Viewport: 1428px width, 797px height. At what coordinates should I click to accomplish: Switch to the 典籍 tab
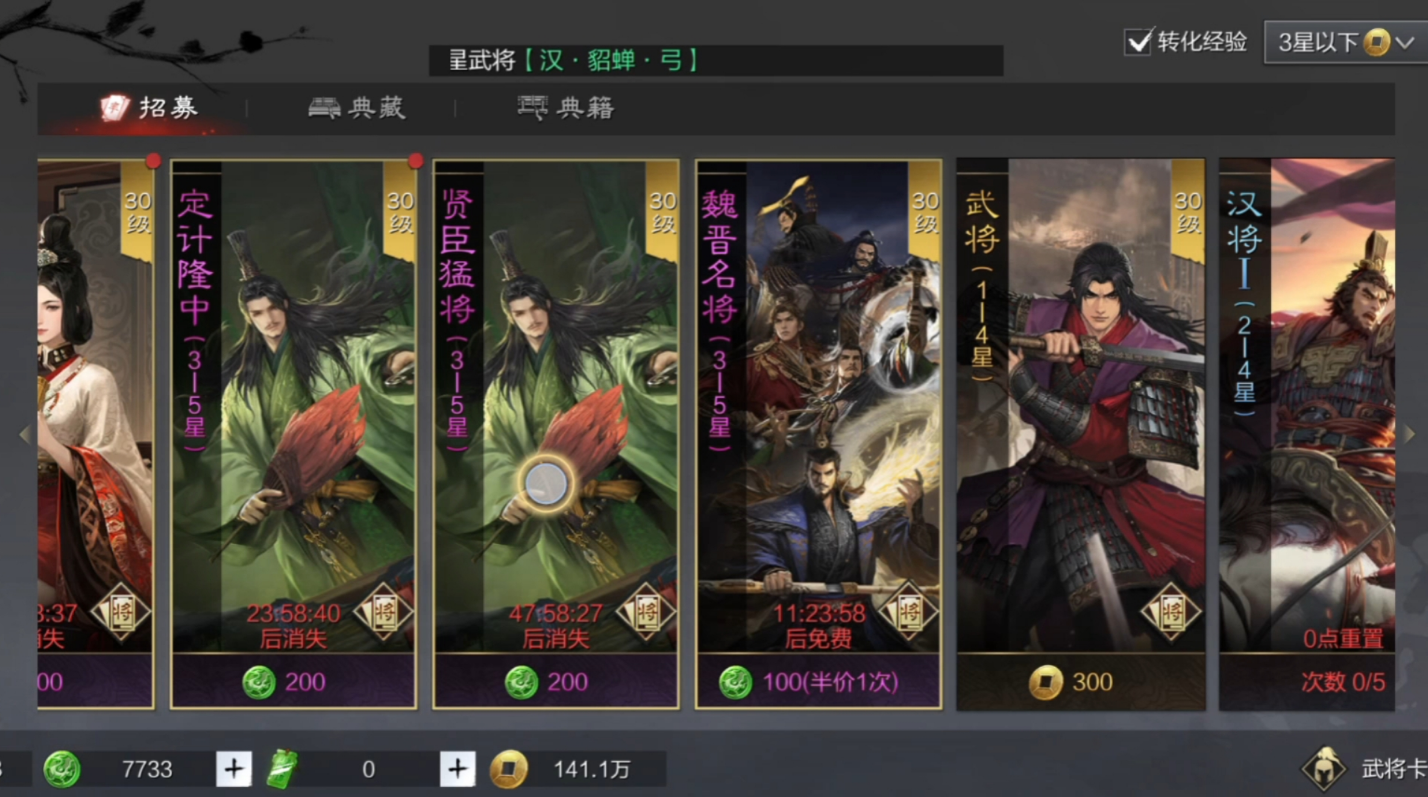click(x=566, y=108)
